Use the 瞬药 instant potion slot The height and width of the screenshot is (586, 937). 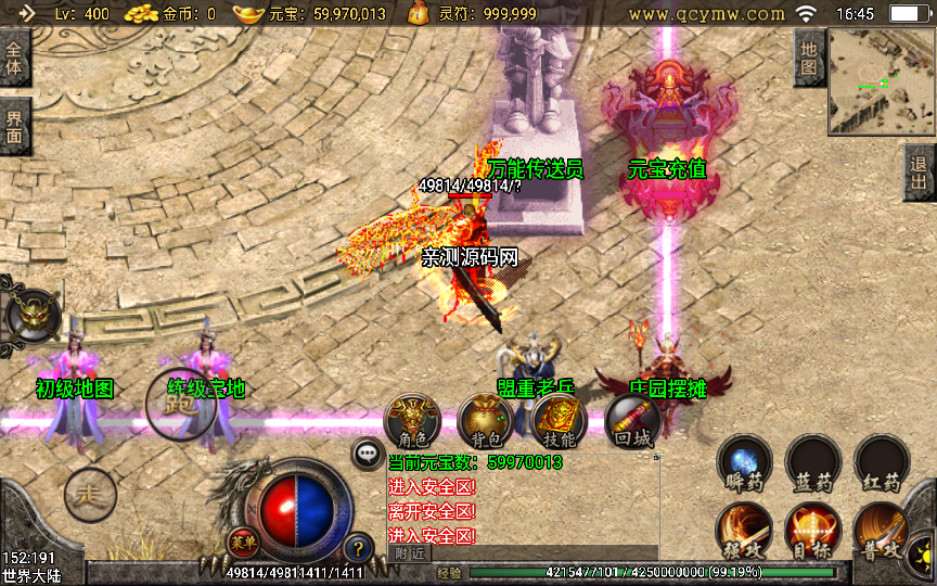pyautogui.click(x=743, y=465)
